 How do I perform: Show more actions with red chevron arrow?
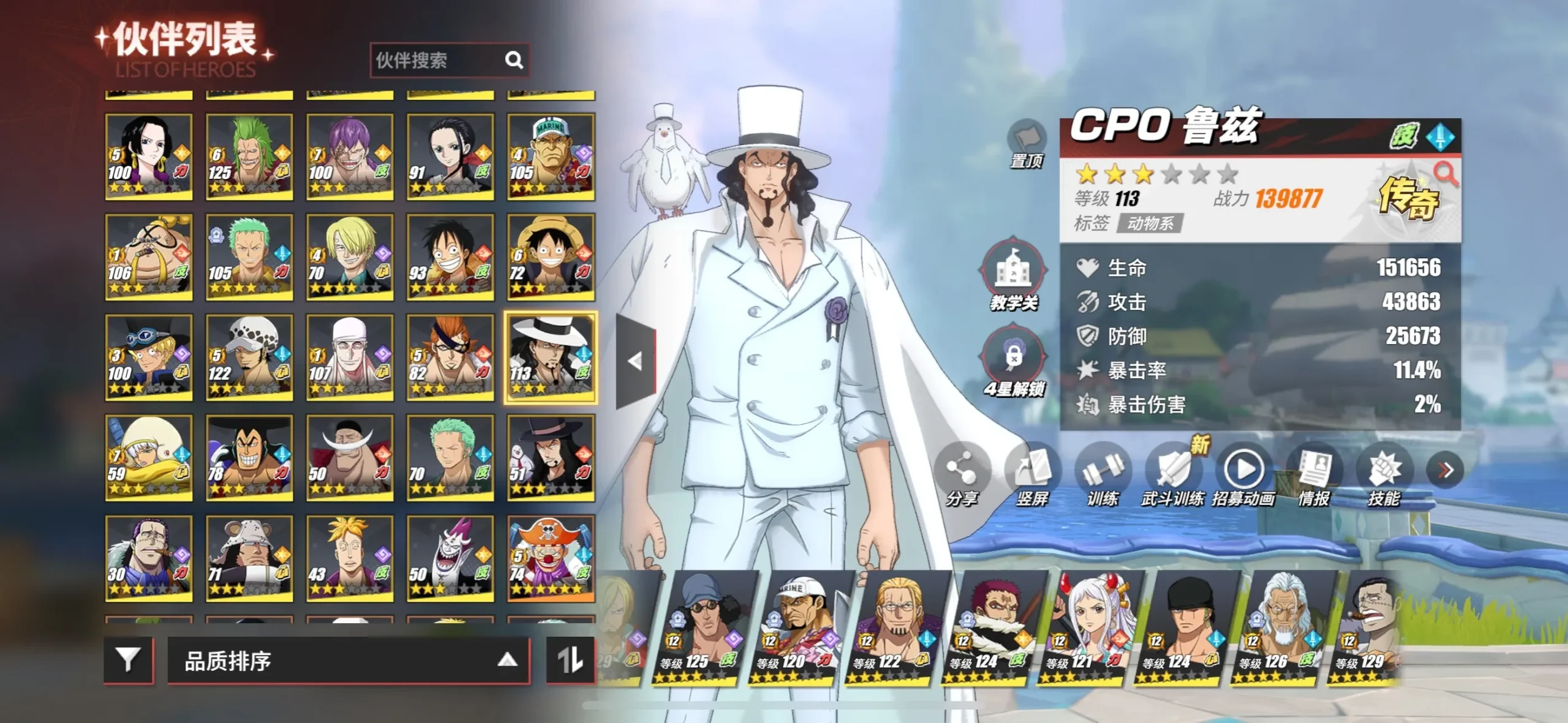(1445, 470)
